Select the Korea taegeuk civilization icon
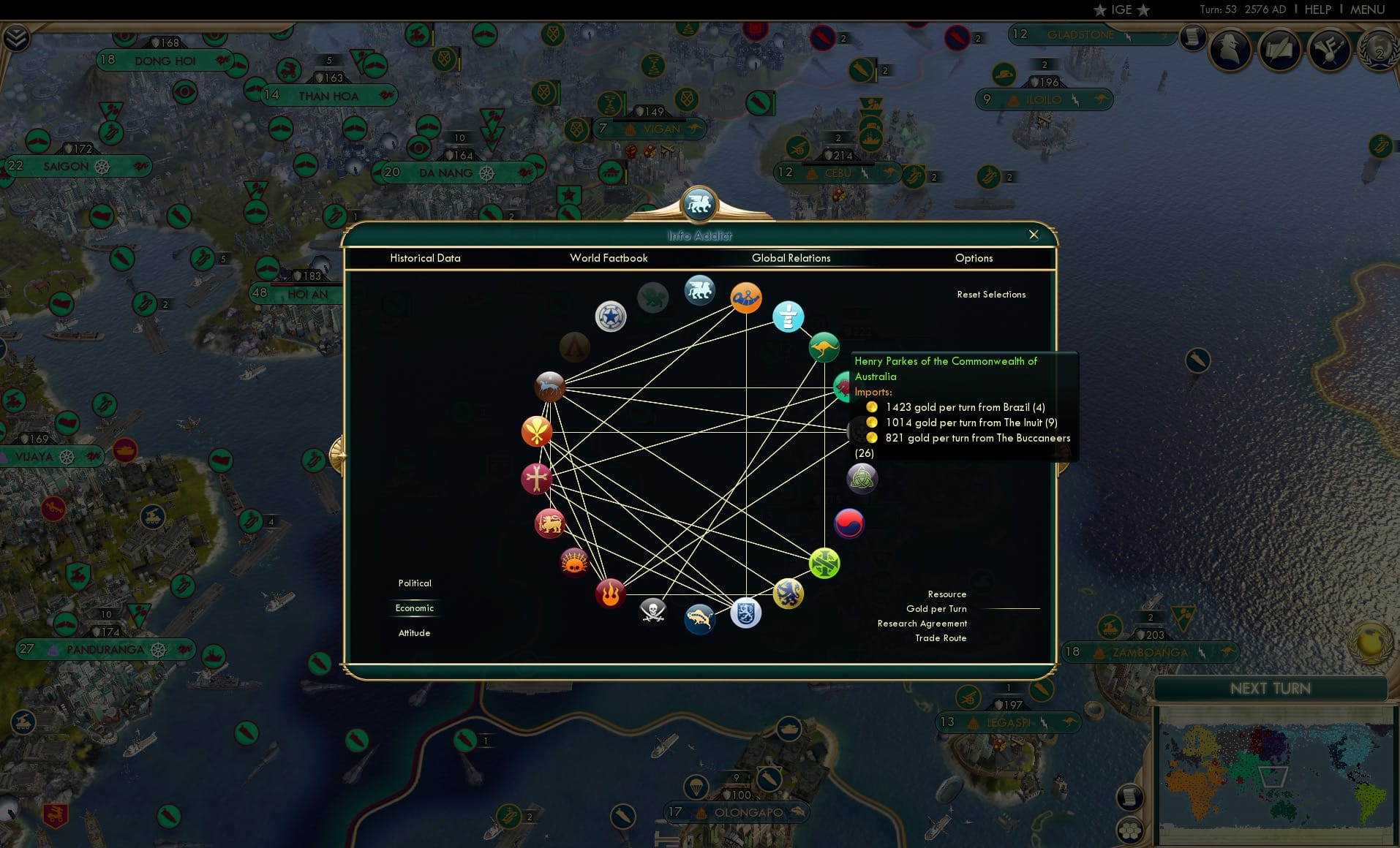Screen dimensions: 1400x848 coord(848,523)
